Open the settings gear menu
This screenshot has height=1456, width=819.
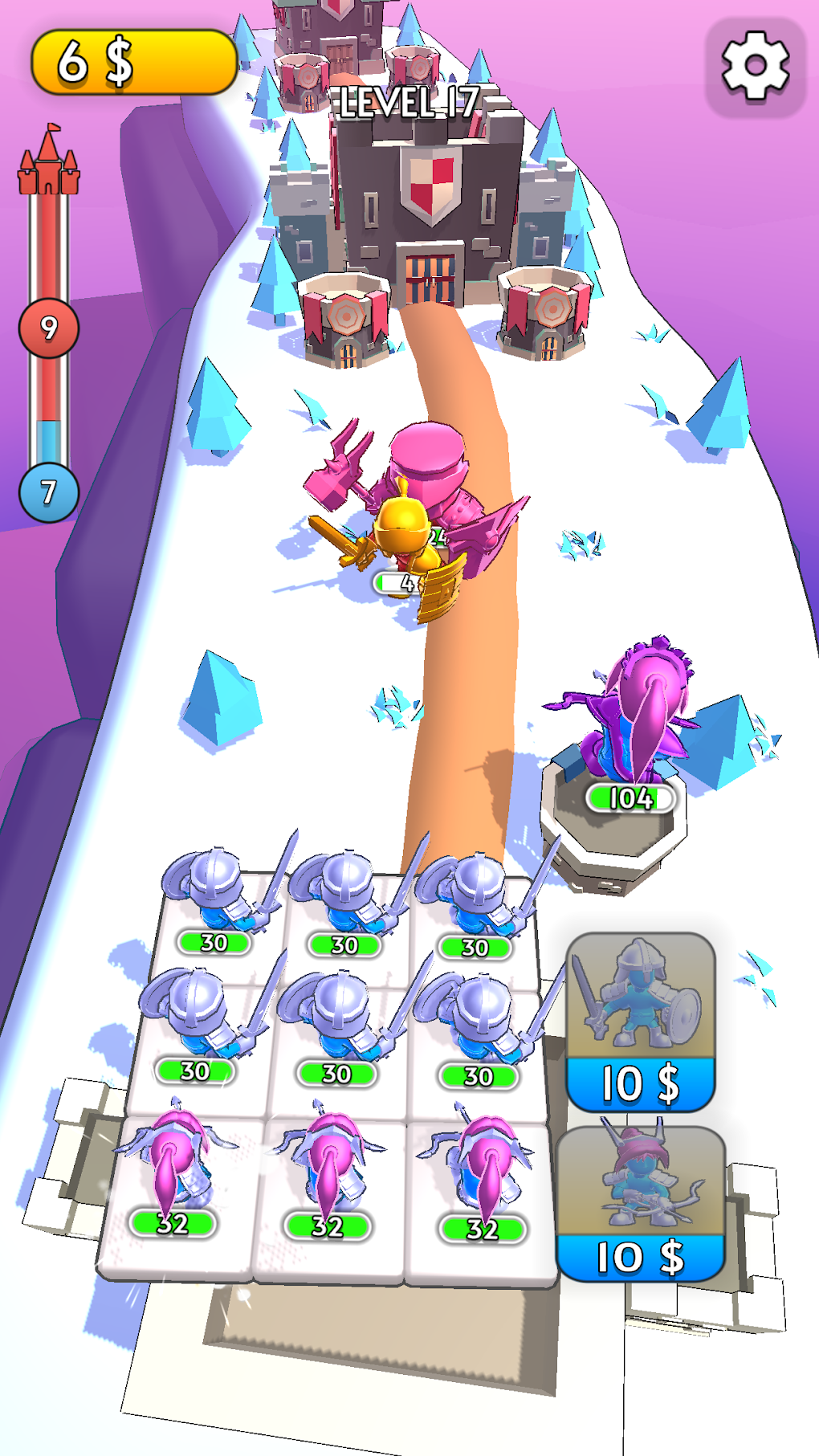pos(755,67)
